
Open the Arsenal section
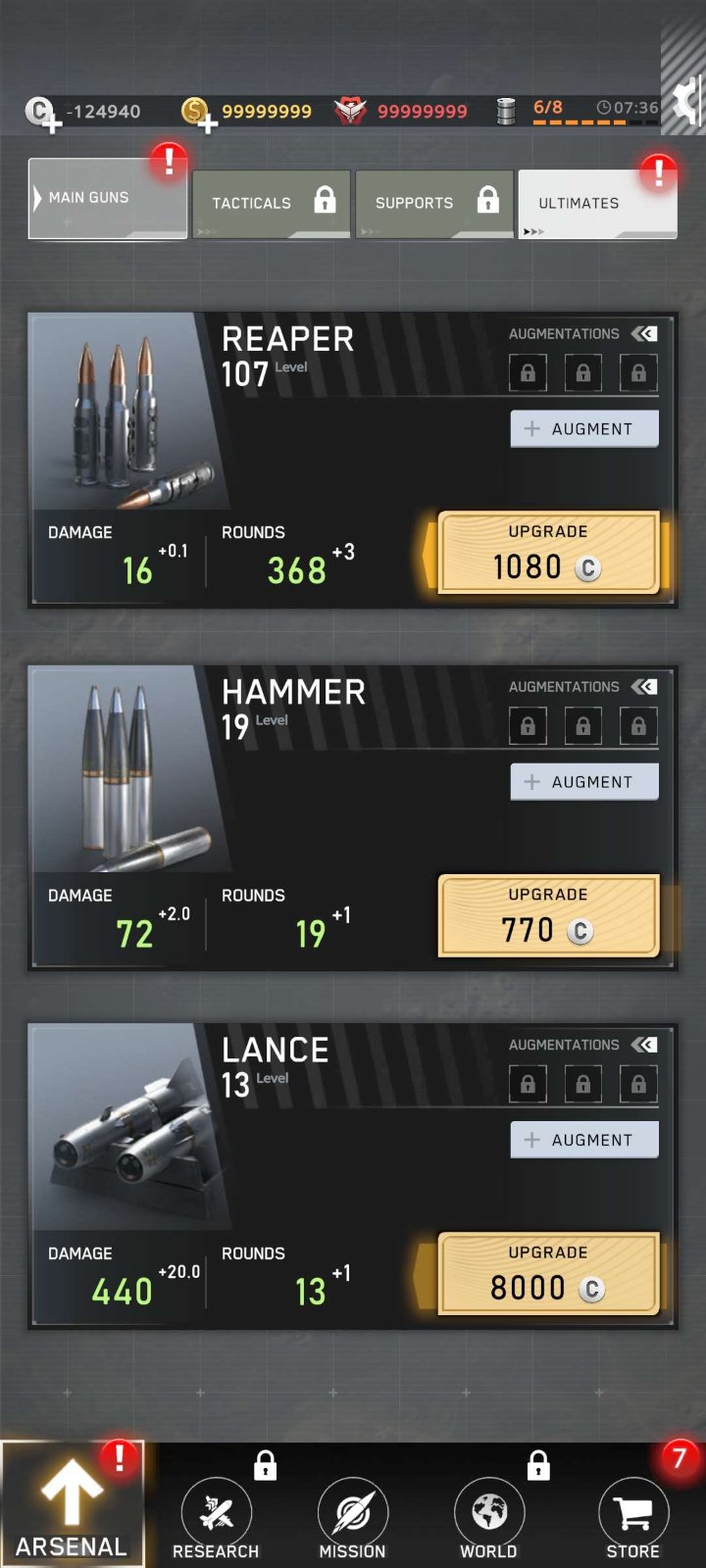72,1506
